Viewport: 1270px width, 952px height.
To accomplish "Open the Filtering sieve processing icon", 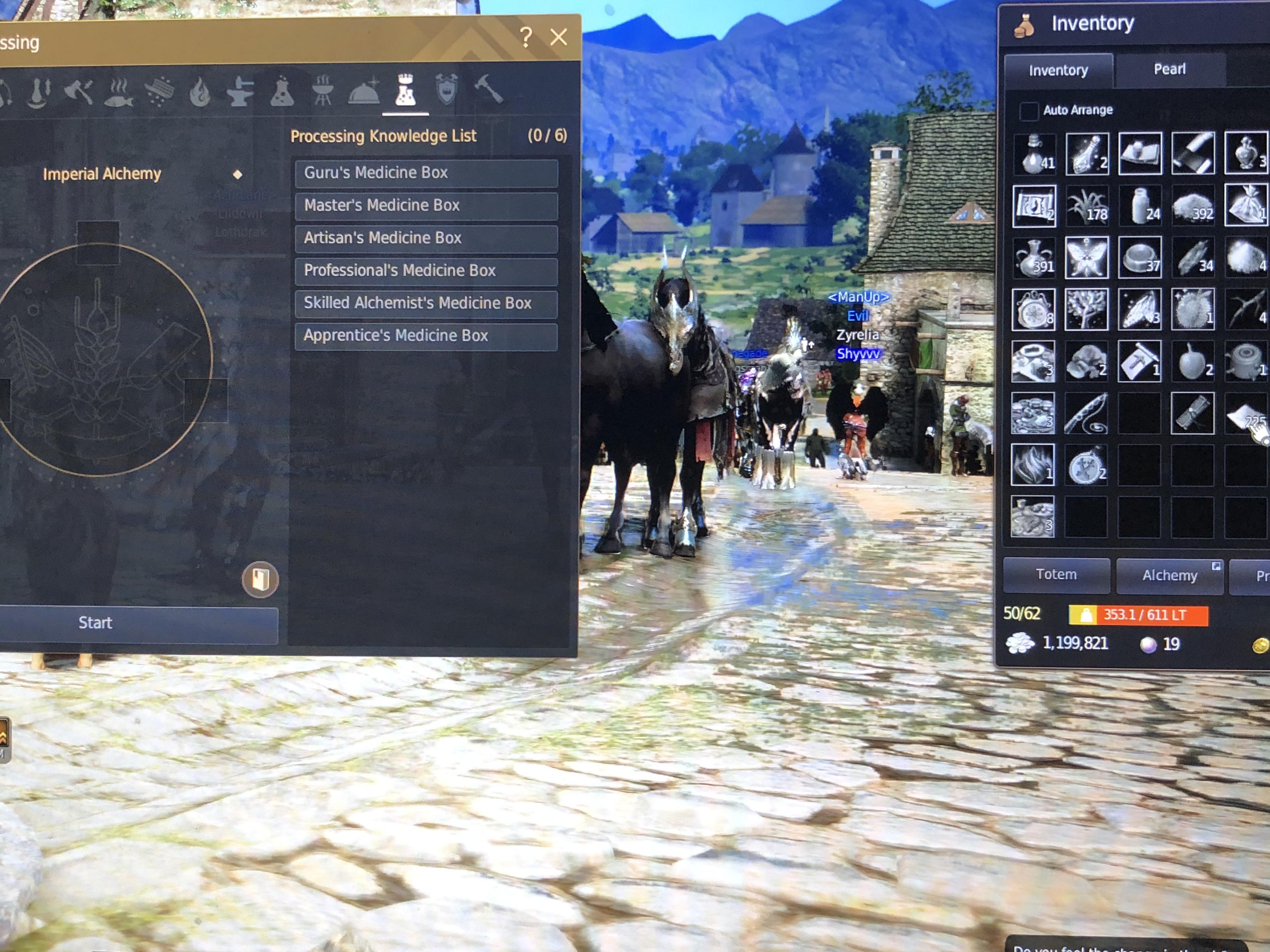I will click(x=160, y=91).
